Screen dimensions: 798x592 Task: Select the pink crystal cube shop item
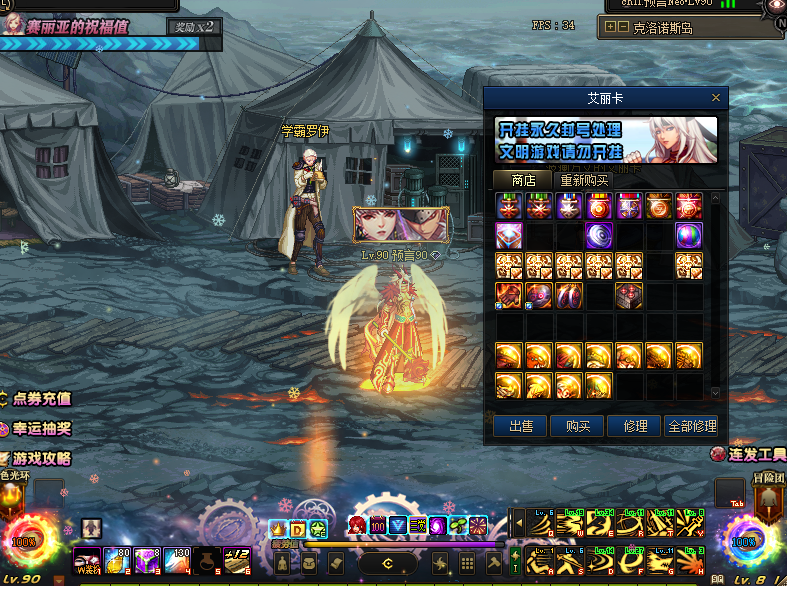click(x=509, y=236)
